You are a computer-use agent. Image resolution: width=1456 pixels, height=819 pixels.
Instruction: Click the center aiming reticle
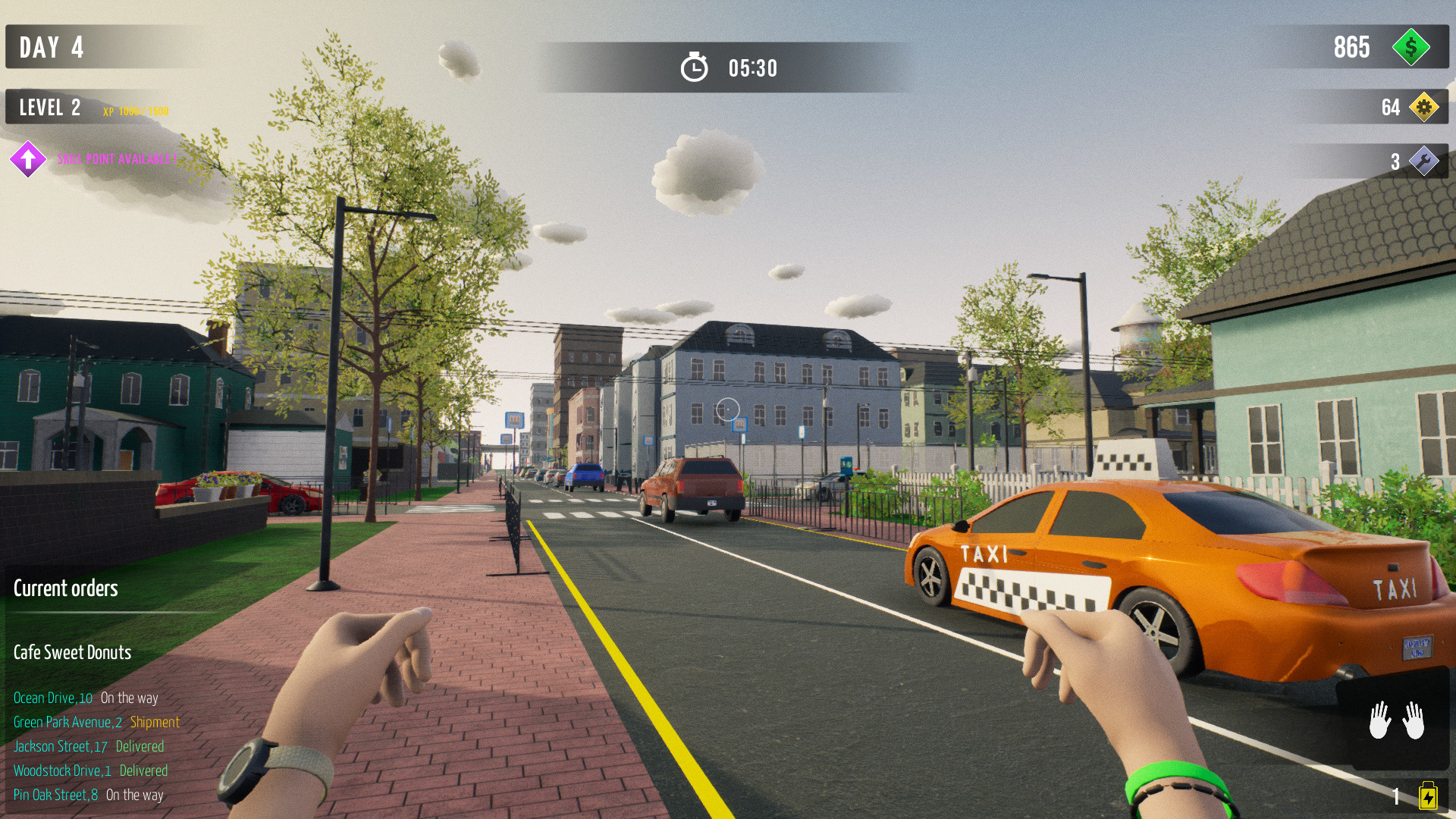727,409
